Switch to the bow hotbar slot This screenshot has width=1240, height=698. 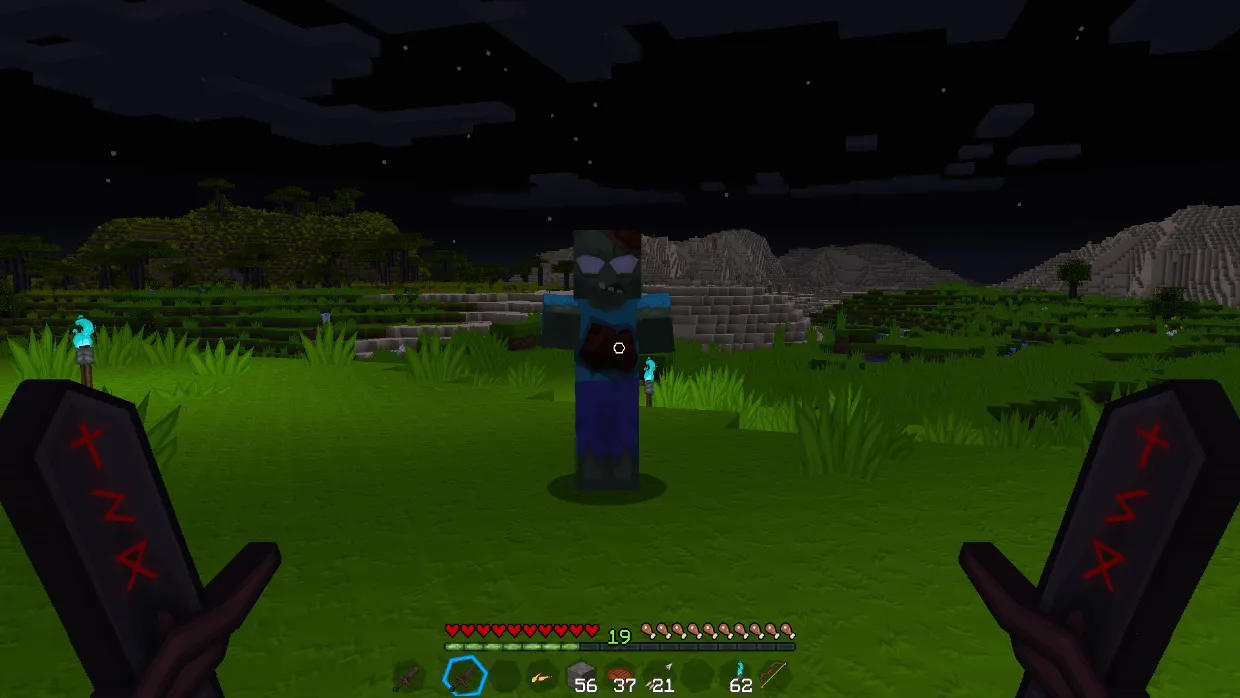[775, 677]
